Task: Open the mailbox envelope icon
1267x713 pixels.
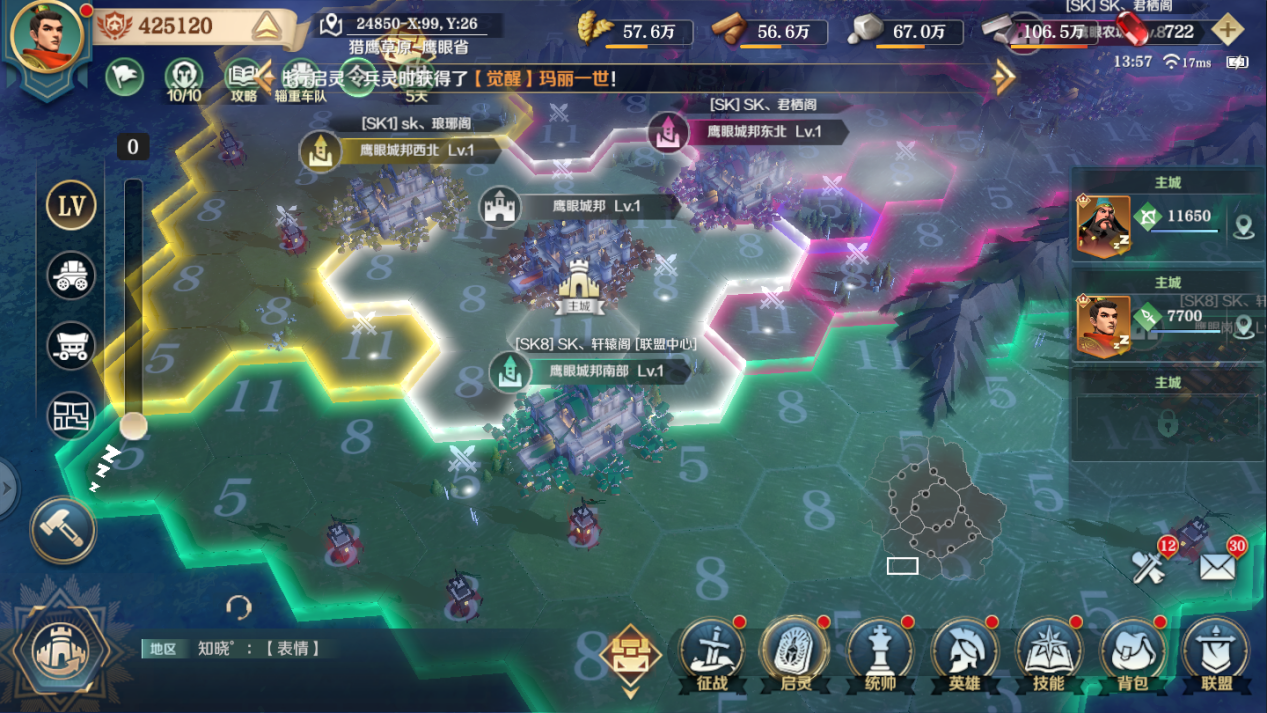Action: coord(1217,567)
